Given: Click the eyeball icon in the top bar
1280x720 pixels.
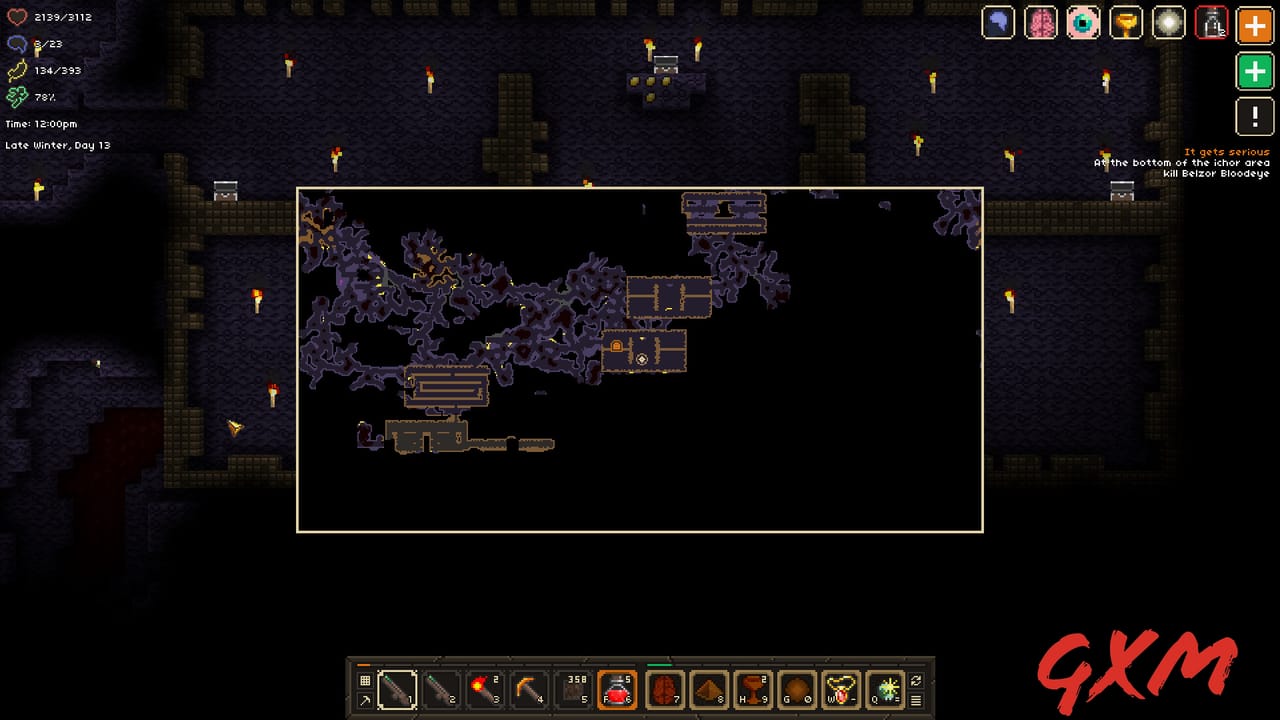Looking at the screenshot, I should (x=1083, y=22).
